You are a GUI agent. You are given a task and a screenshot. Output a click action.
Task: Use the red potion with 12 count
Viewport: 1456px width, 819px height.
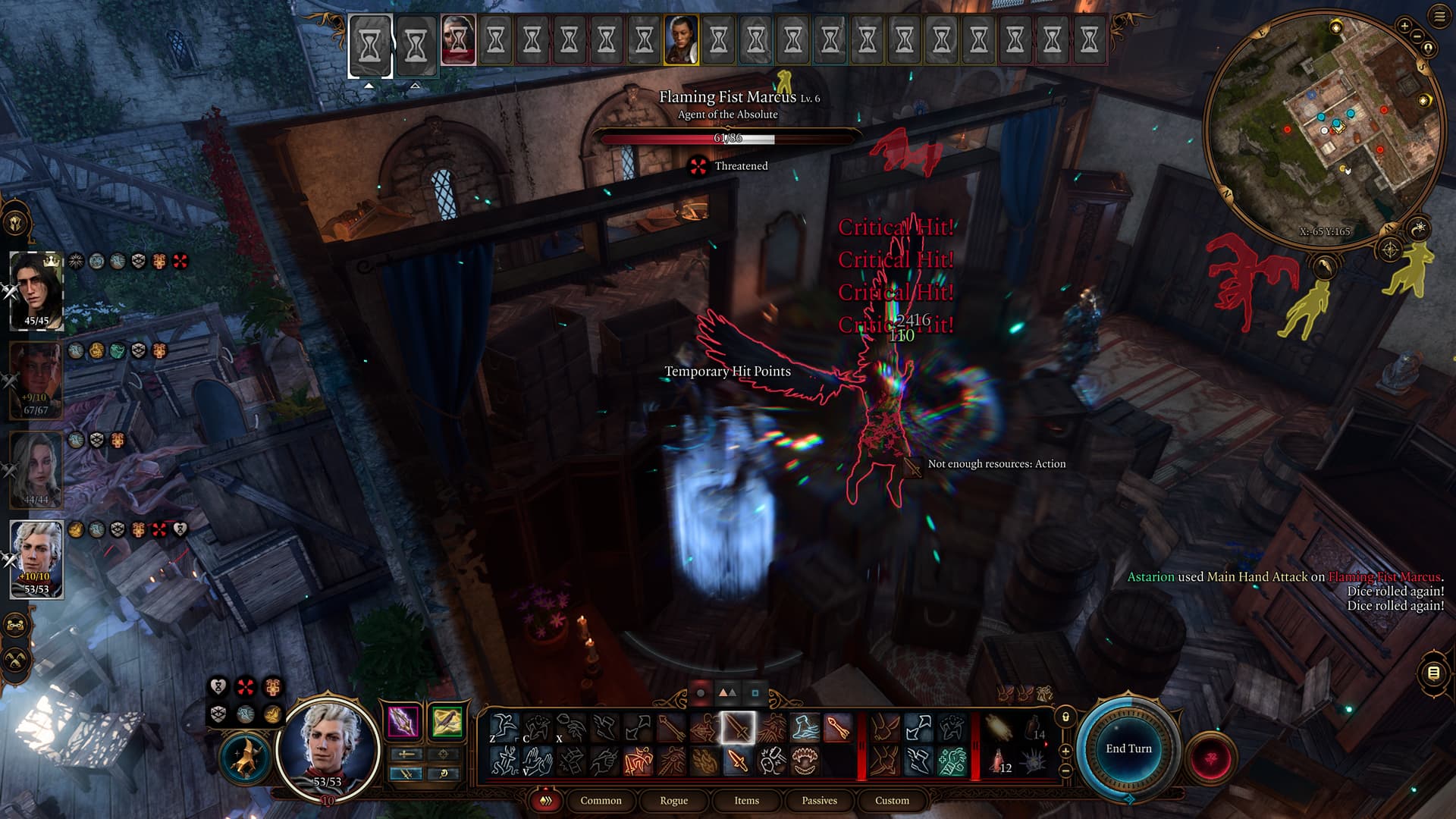(998, 761)
